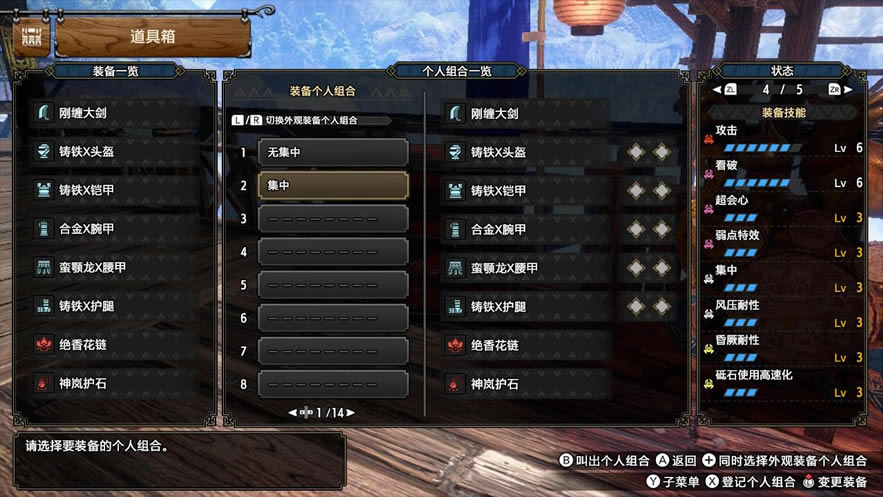
Task: Select 绝香花链 in the 装备一览 panel
Action: tap(120, 345)
